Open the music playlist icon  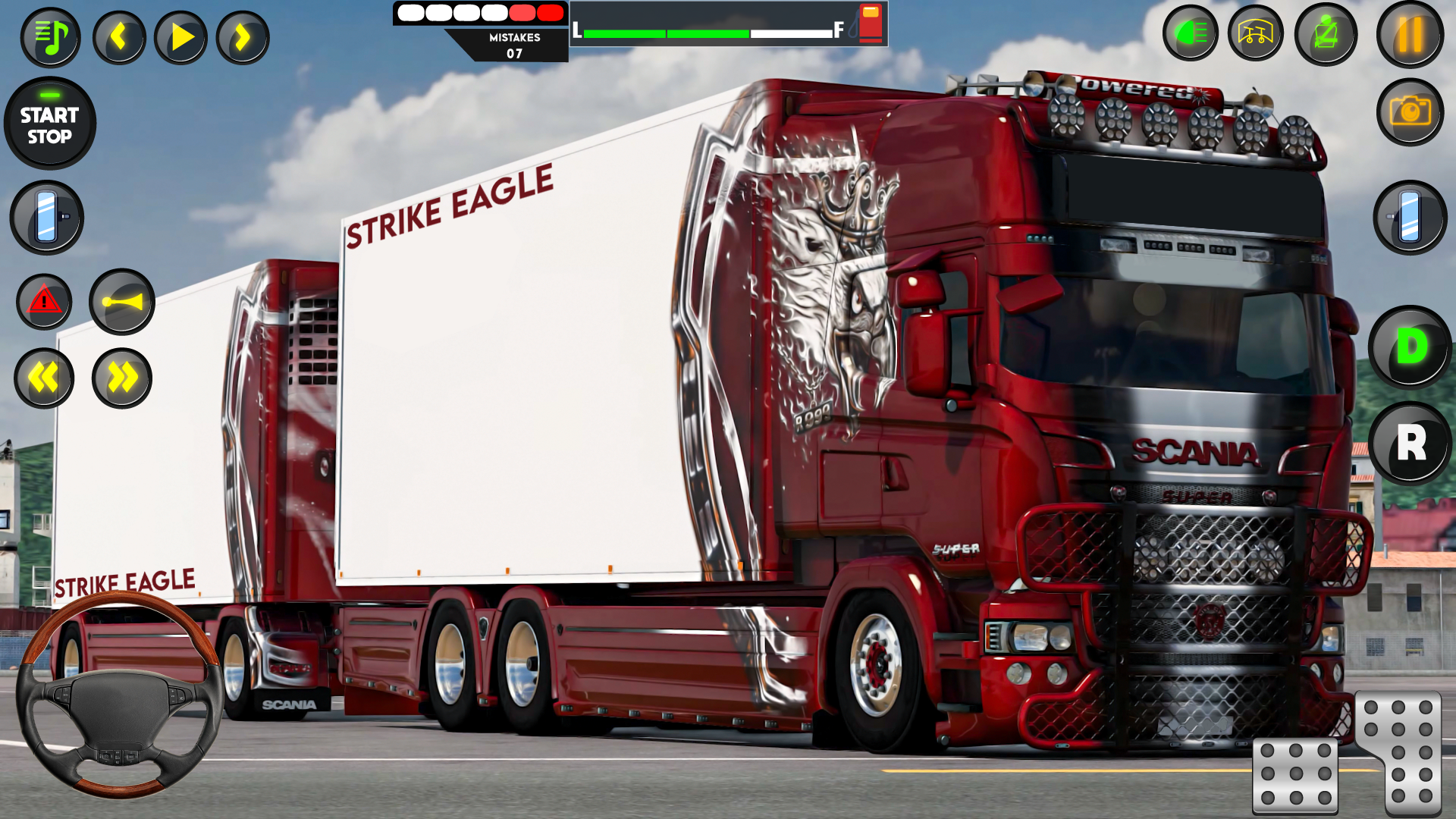point(51,36)
